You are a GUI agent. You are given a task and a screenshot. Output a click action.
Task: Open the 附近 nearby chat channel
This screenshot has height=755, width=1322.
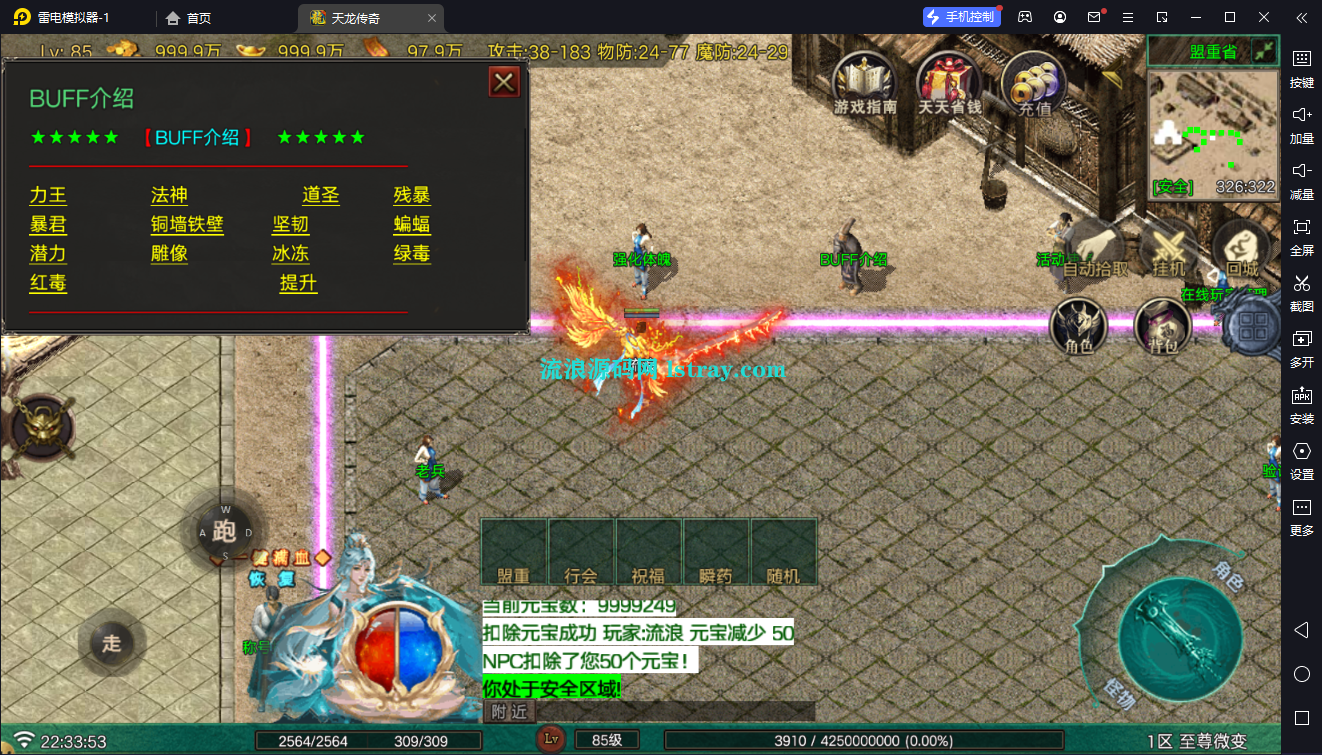(510, 711)
